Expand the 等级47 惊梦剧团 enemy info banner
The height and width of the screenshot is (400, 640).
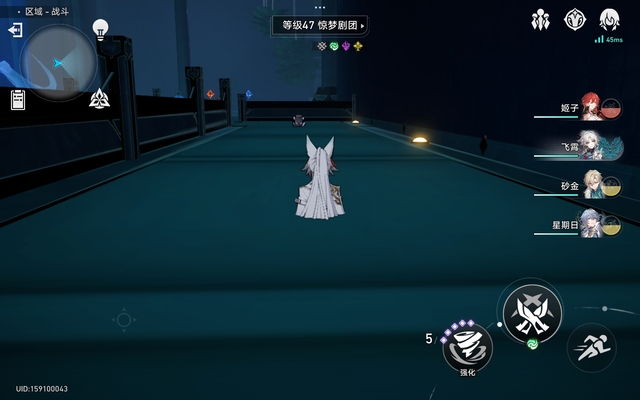tap(320, 24)
